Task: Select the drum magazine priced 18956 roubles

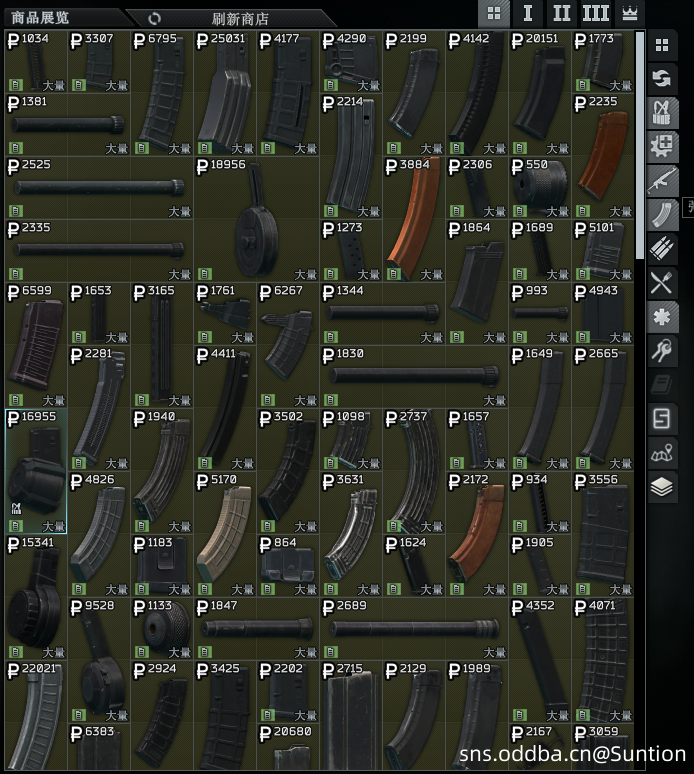Action: click(x=257, y=219)
